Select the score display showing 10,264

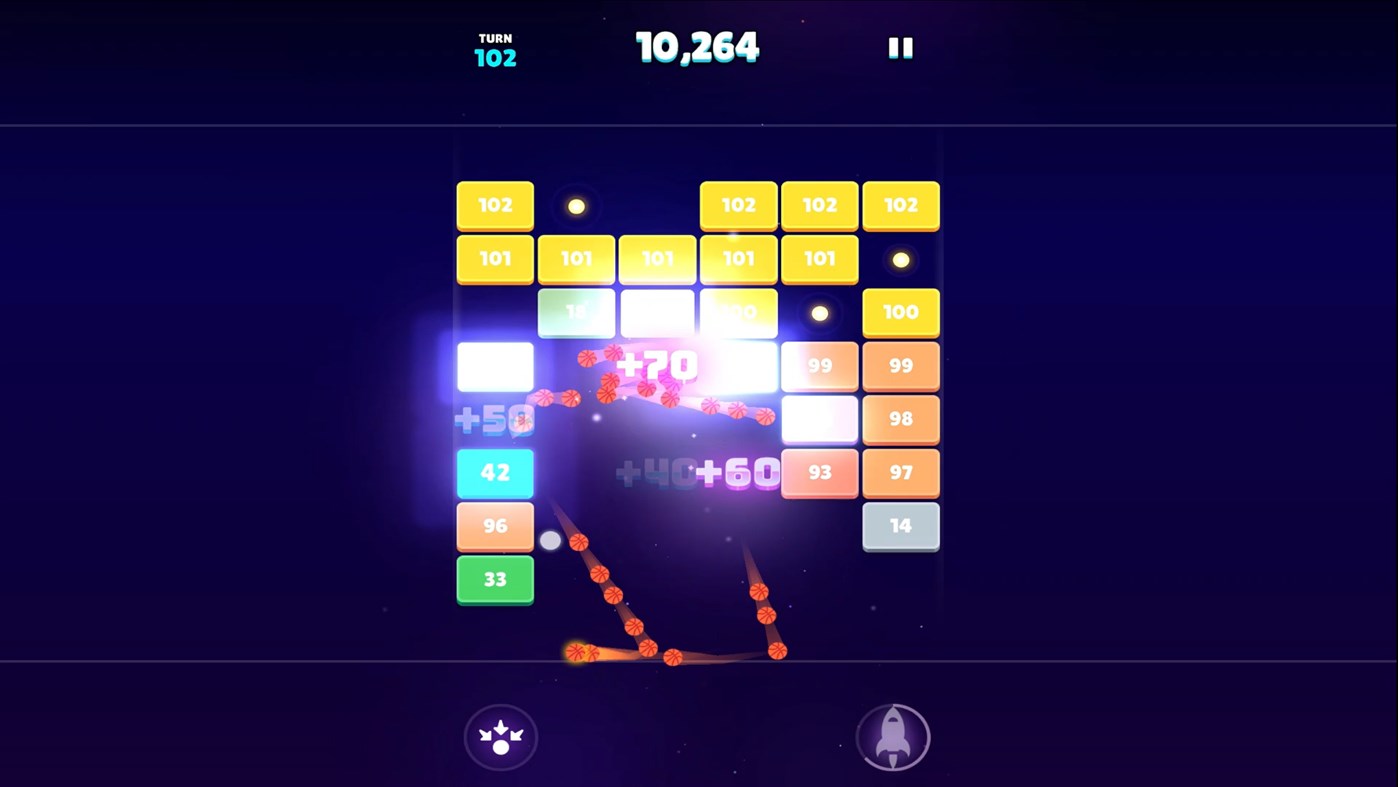(x=697, y=45)
